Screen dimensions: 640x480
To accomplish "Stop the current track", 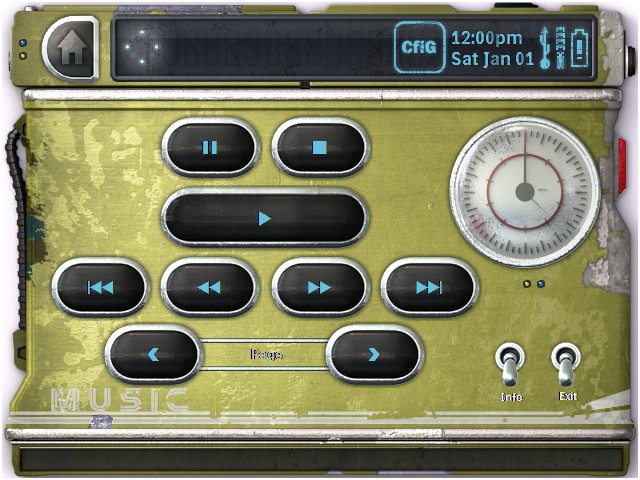I will pos(320,148).
